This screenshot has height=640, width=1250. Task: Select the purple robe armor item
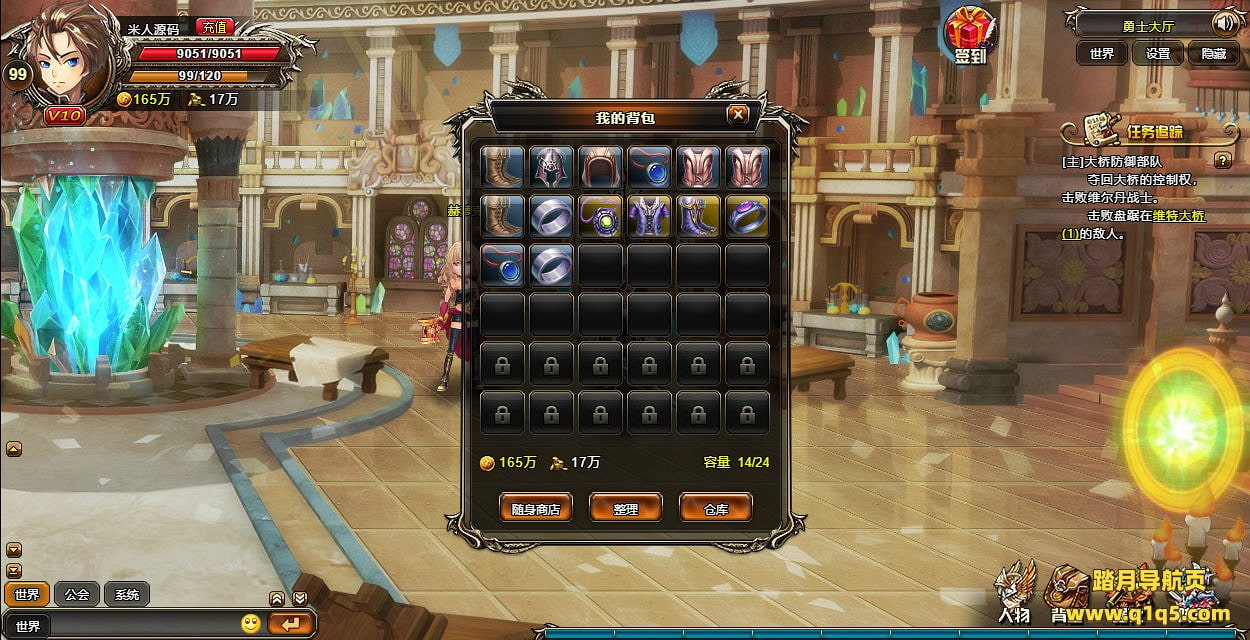point(649,216)
